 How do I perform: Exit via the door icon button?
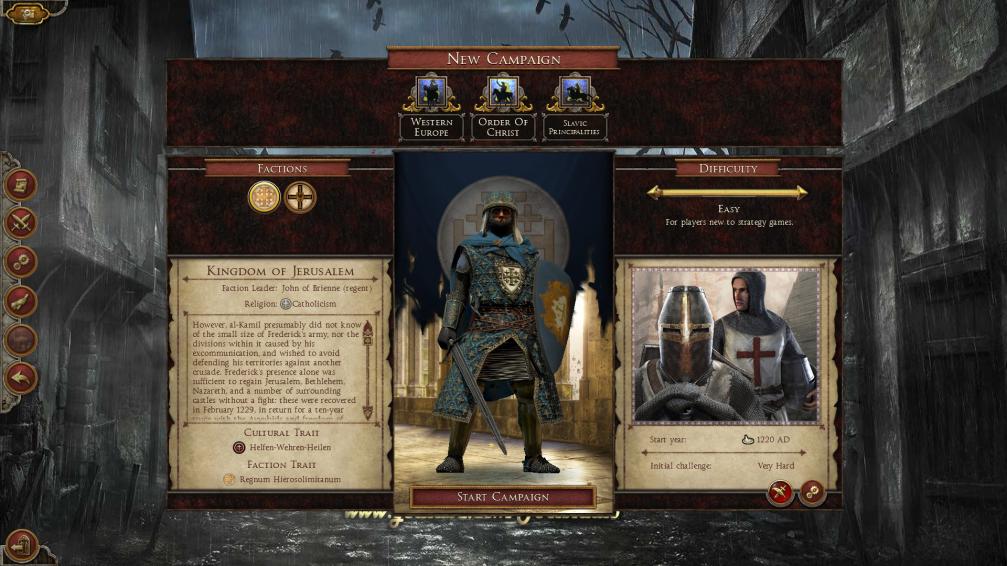(21, 545)
